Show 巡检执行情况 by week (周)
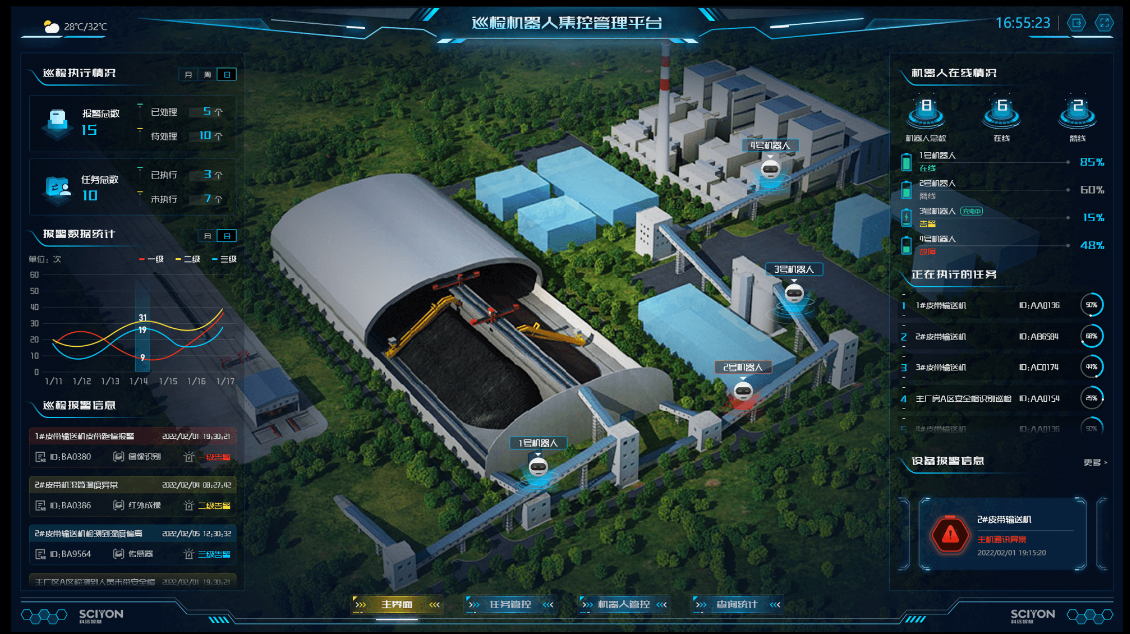 tap(207, 74)
